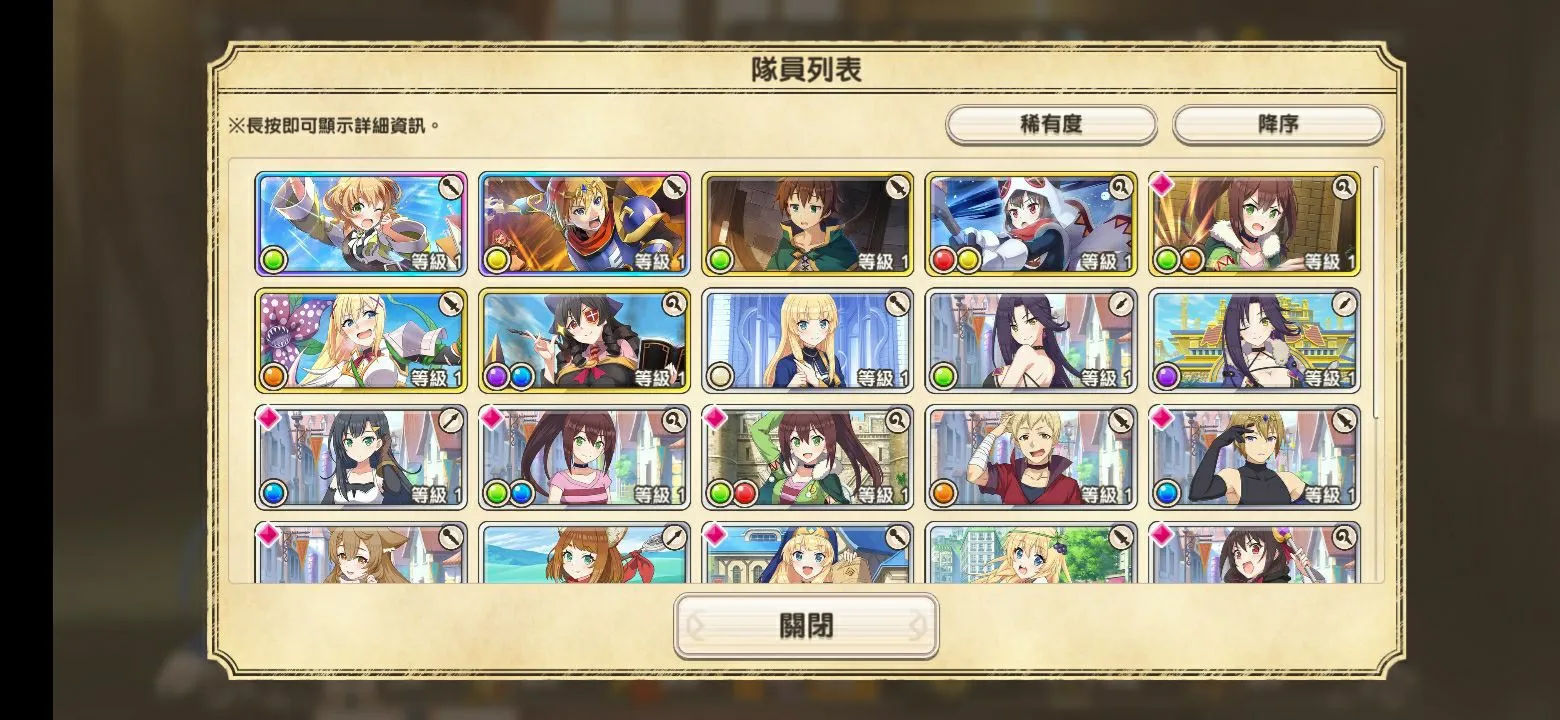
Task: Choose the black-haired girl with green hairclip card
Action: tap(361, 457)
